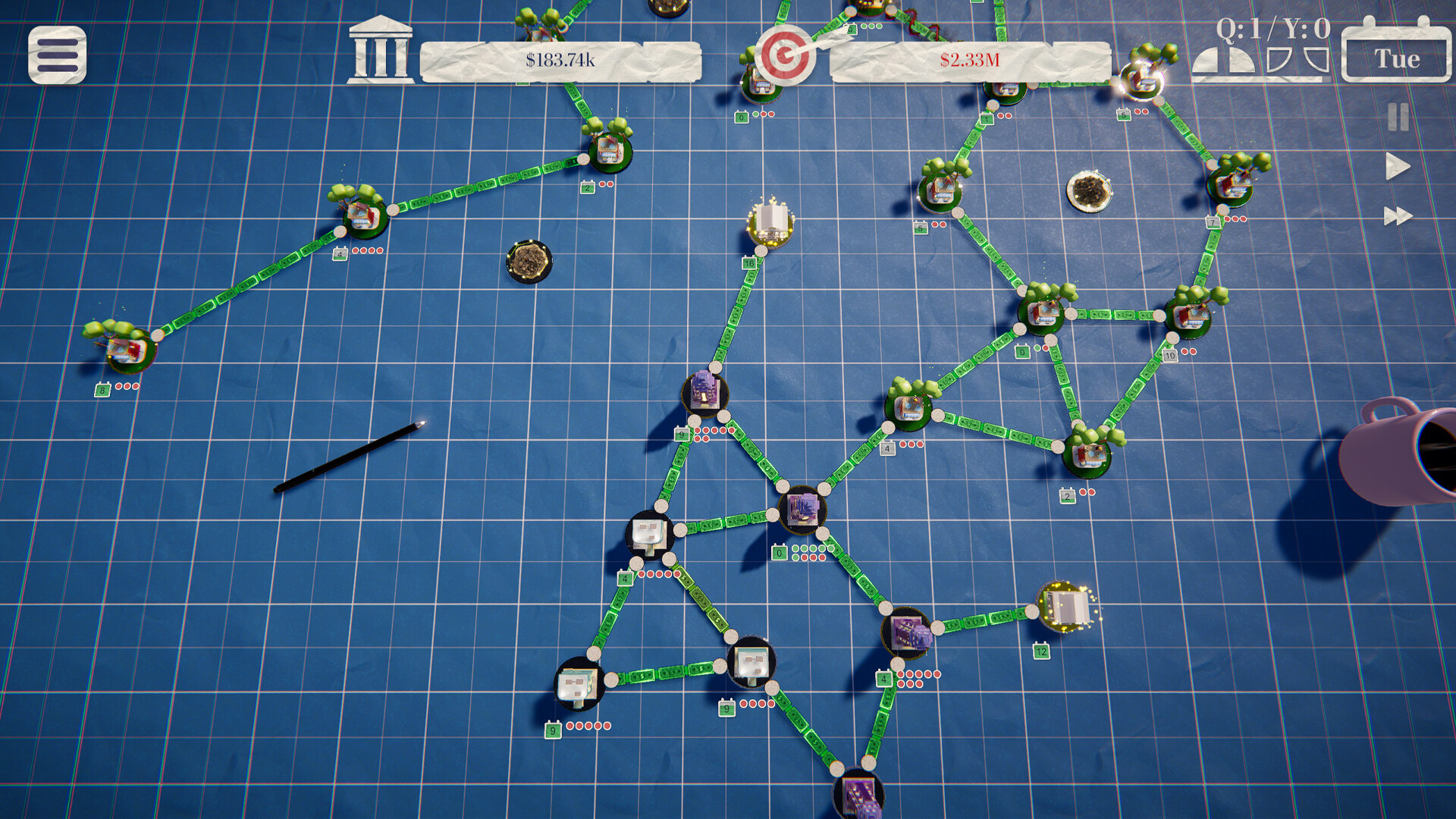Screen dimensions: 1456x819
Task: Toggle the last empty quarter segment
Action: click(1316, 60)
